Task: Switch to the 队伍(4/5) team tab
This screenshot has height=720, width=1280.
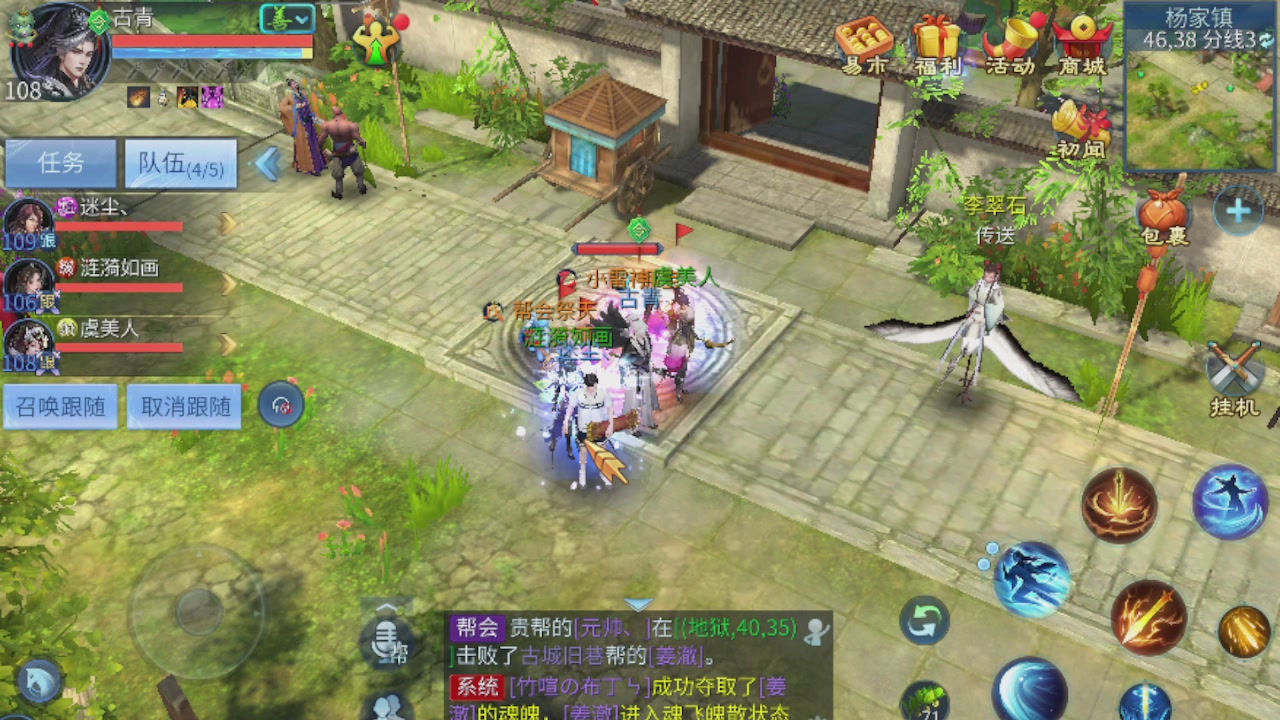Action: point(180,163)
